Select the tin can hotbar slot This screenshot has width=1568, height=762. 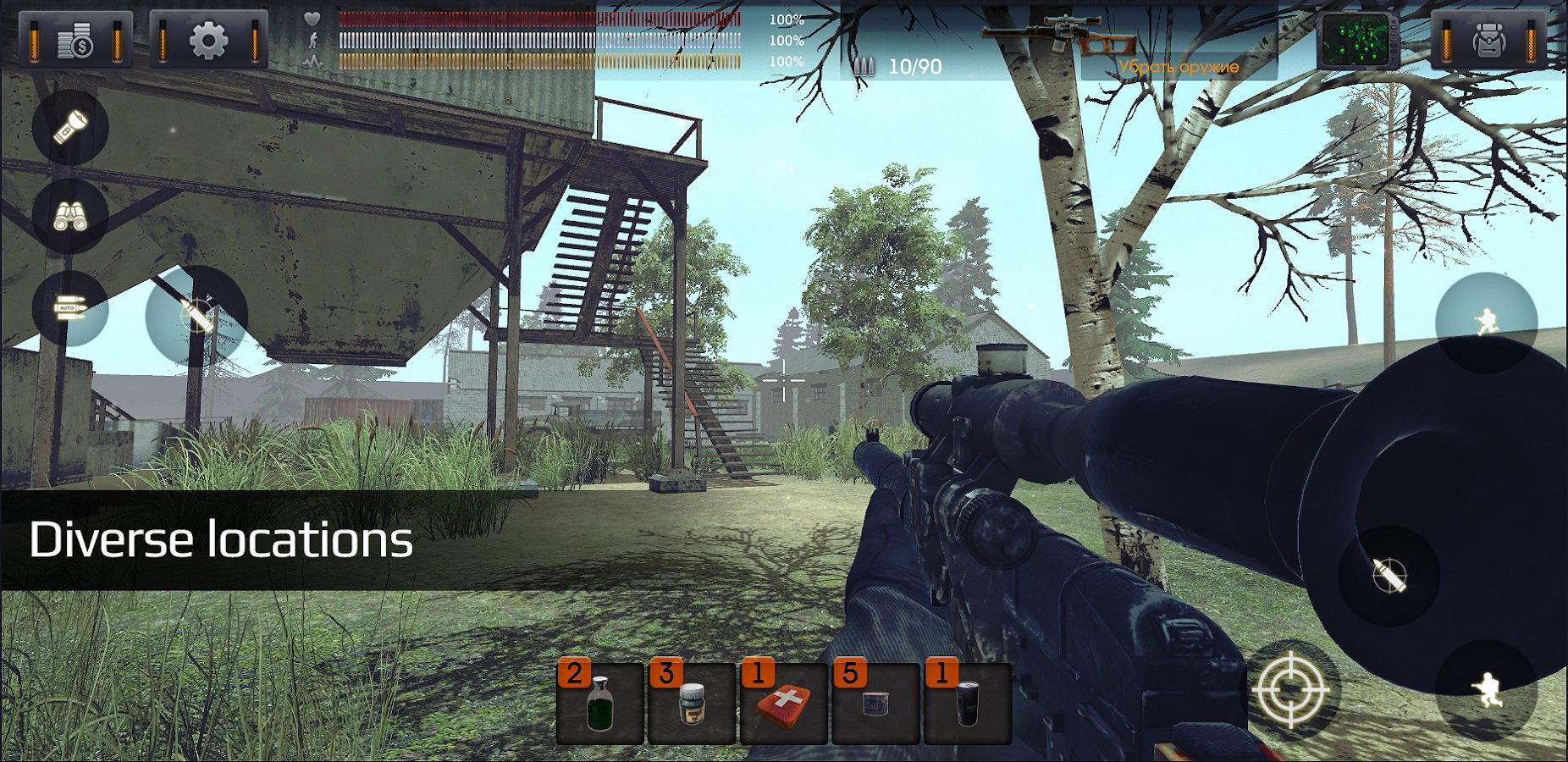coord(875,703)
